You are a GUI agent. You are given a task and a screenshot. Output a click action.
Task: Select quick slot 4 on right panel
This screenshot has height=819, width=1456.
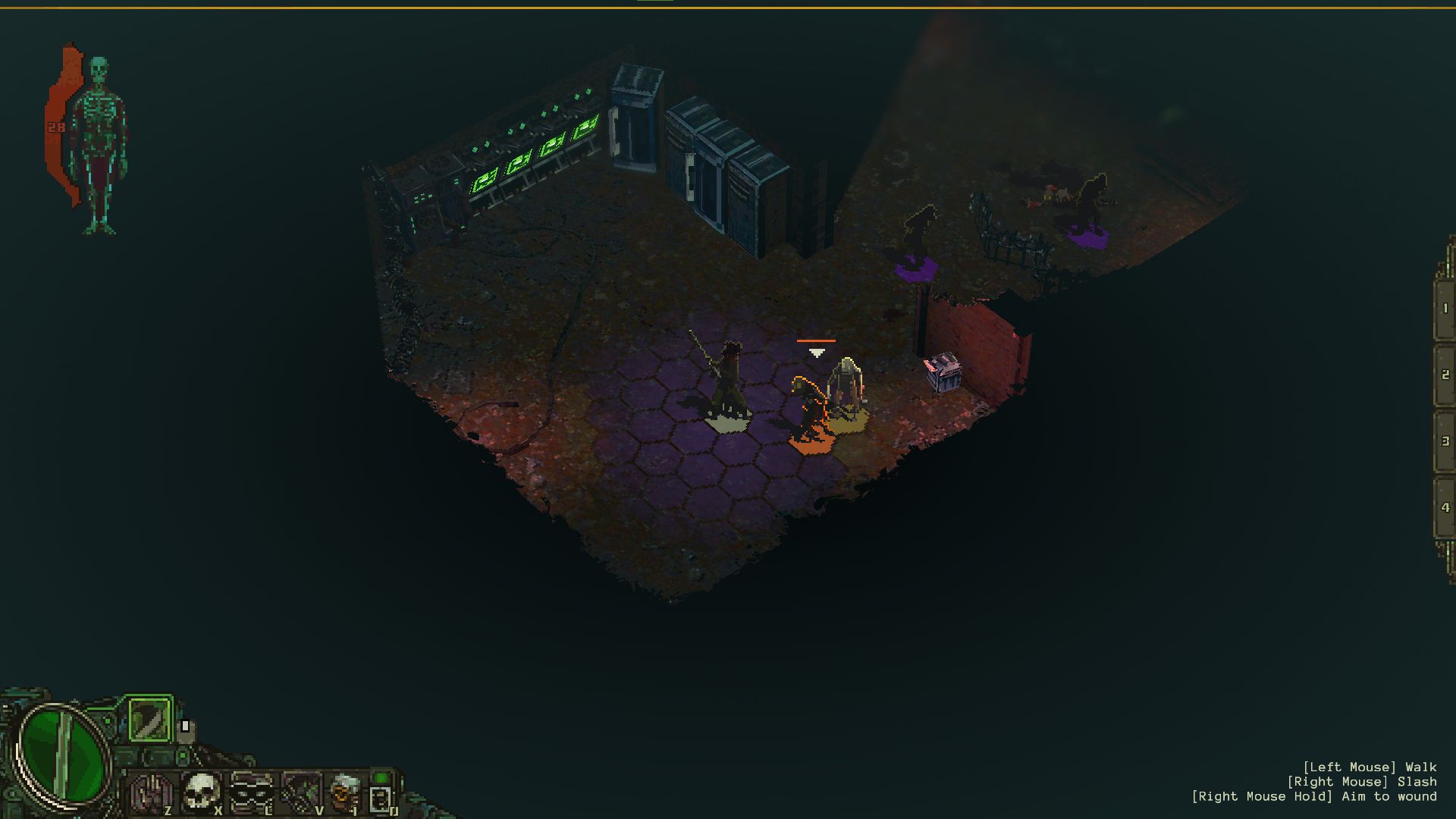(x=1445, y=507)
